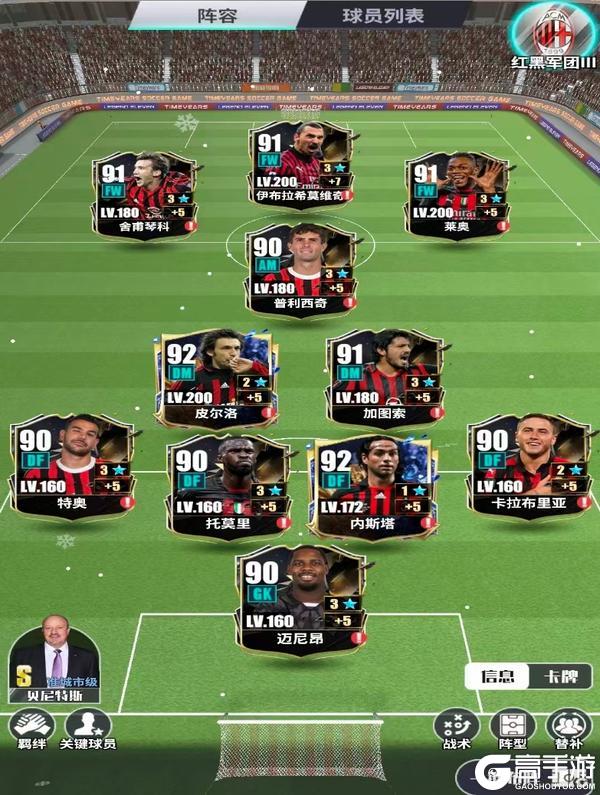
Task: Select the 特奥 defender card
Action: (72, 460)
